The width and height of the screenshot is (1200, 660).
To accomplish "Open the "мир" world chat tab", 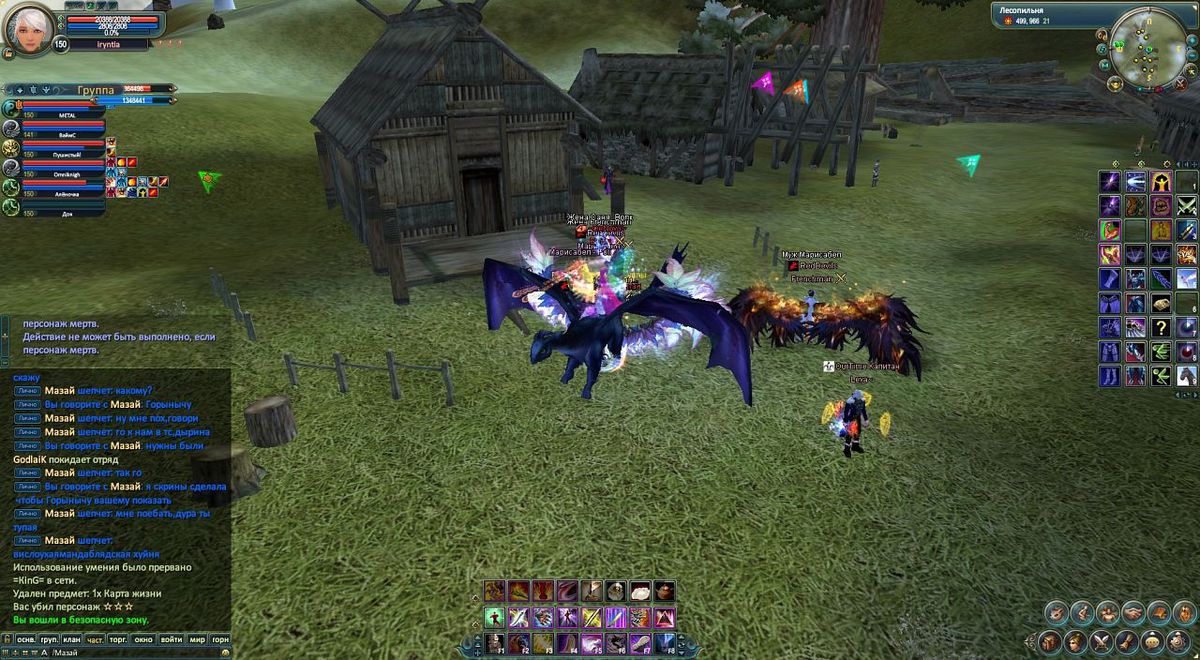I will pyautogui.click(x=198, y=638).
